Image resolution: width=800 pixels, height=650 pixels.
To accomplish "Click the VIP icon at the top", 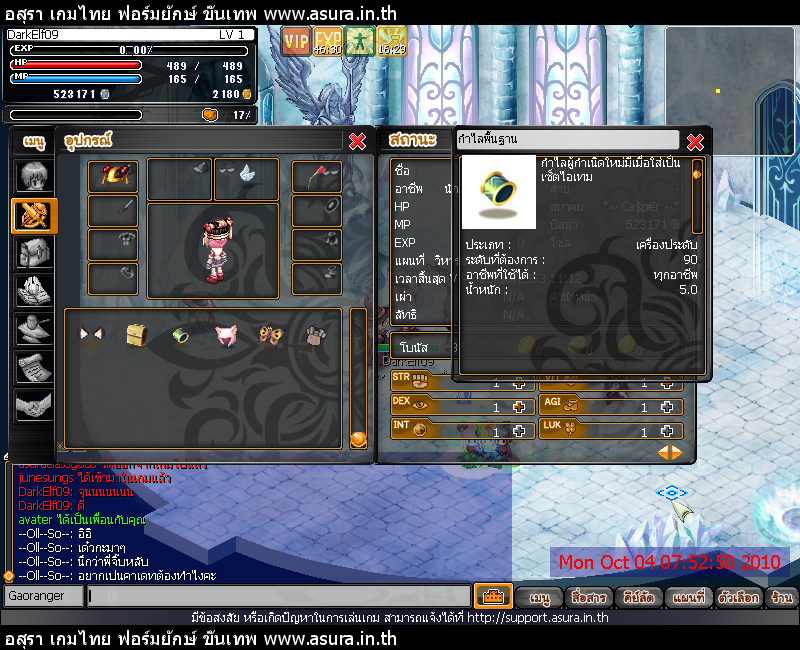I will pos(295,41).
